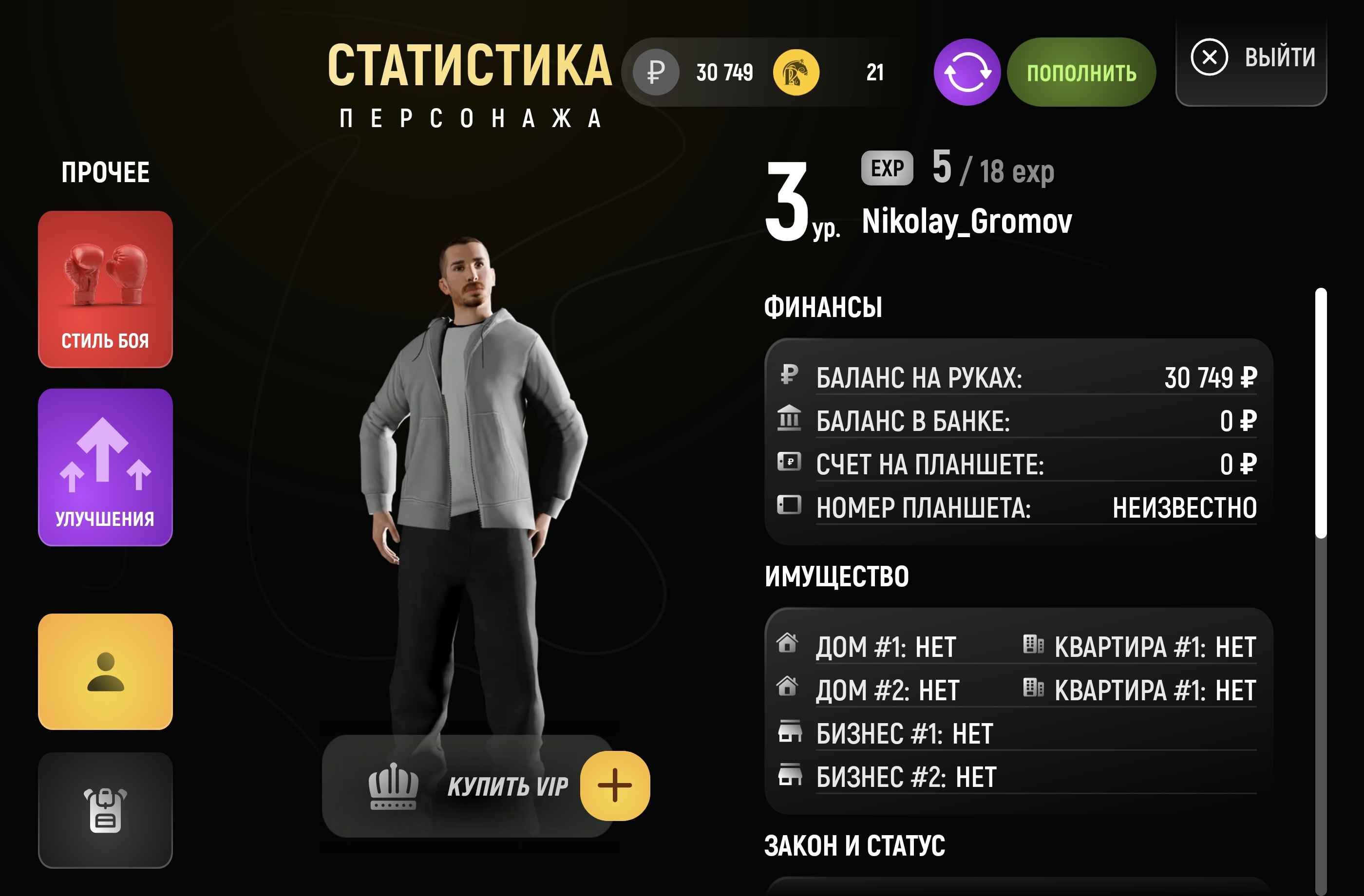Exit via the Выйти button
Viewport: 1364px width, 896px height.
(1251, 58)
